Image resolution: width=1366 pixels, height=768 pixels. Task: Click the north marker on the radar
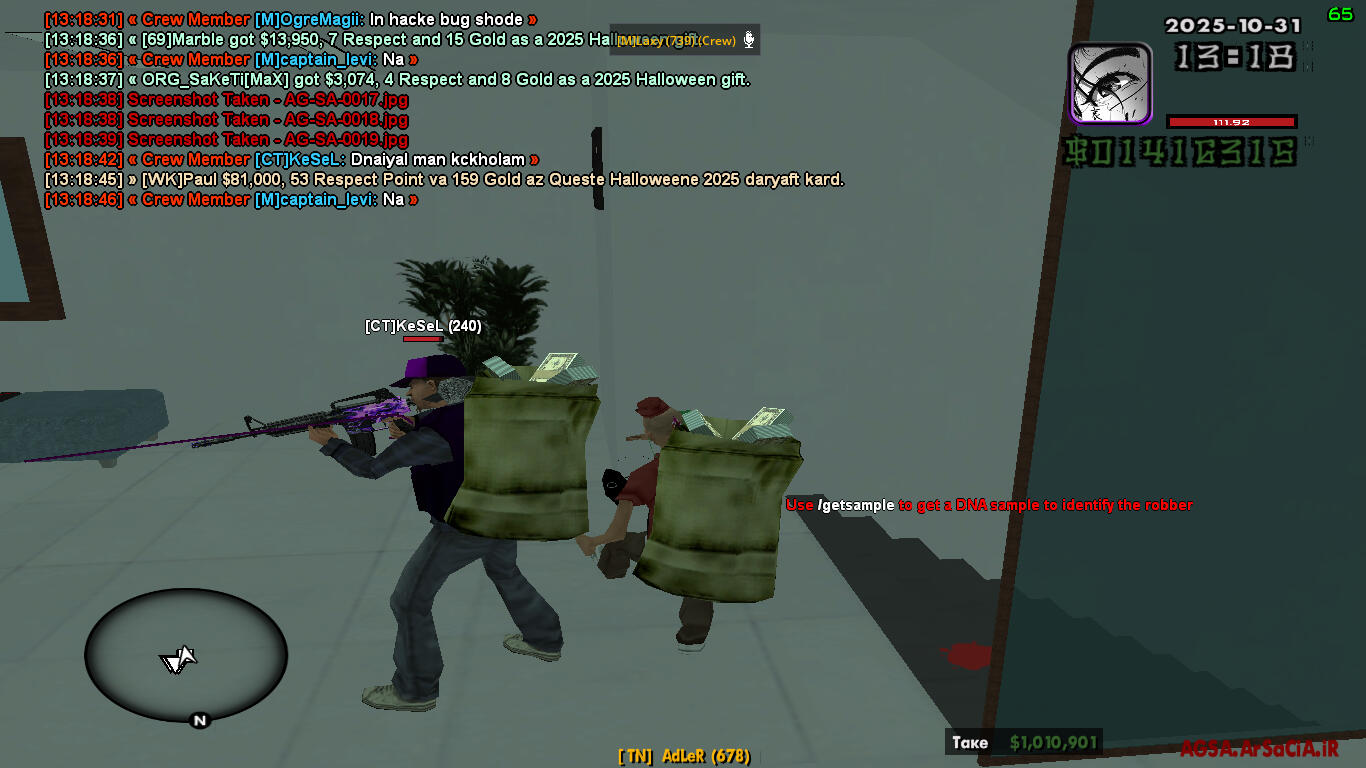(x=199, y=720)
